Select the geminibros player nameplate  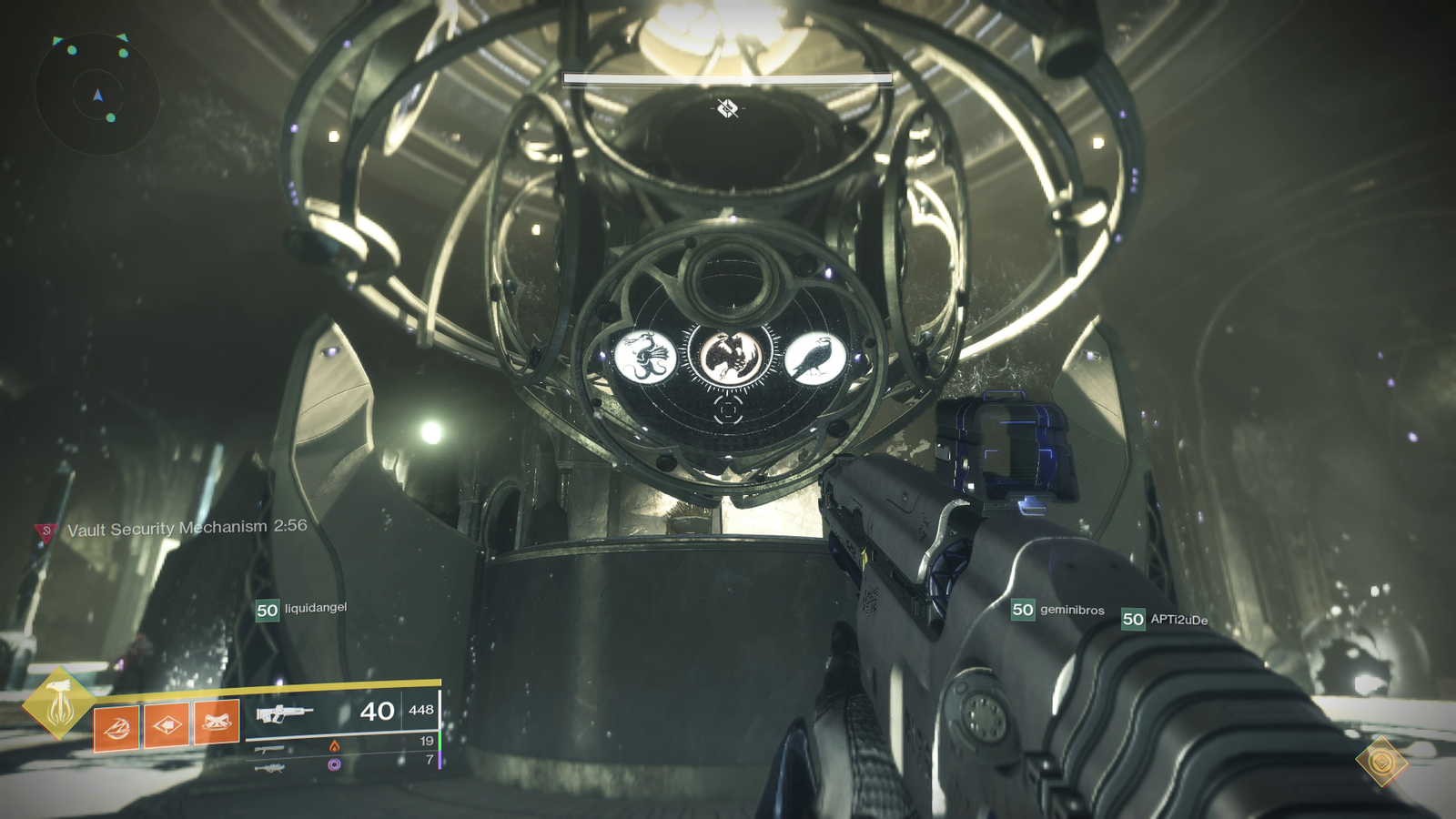click(x=1058, y=611)
